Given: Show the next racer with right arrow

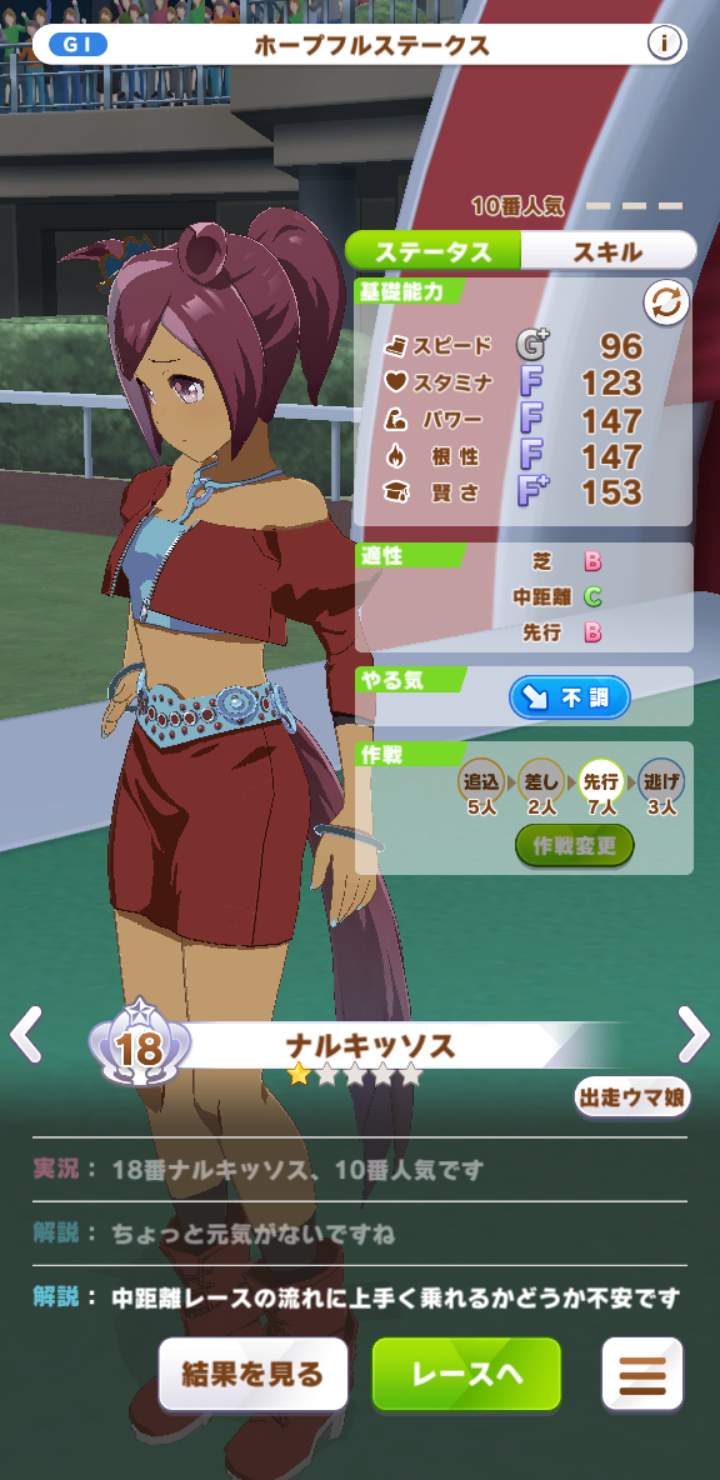Looking at the screenshot, I should (694, 1035).
